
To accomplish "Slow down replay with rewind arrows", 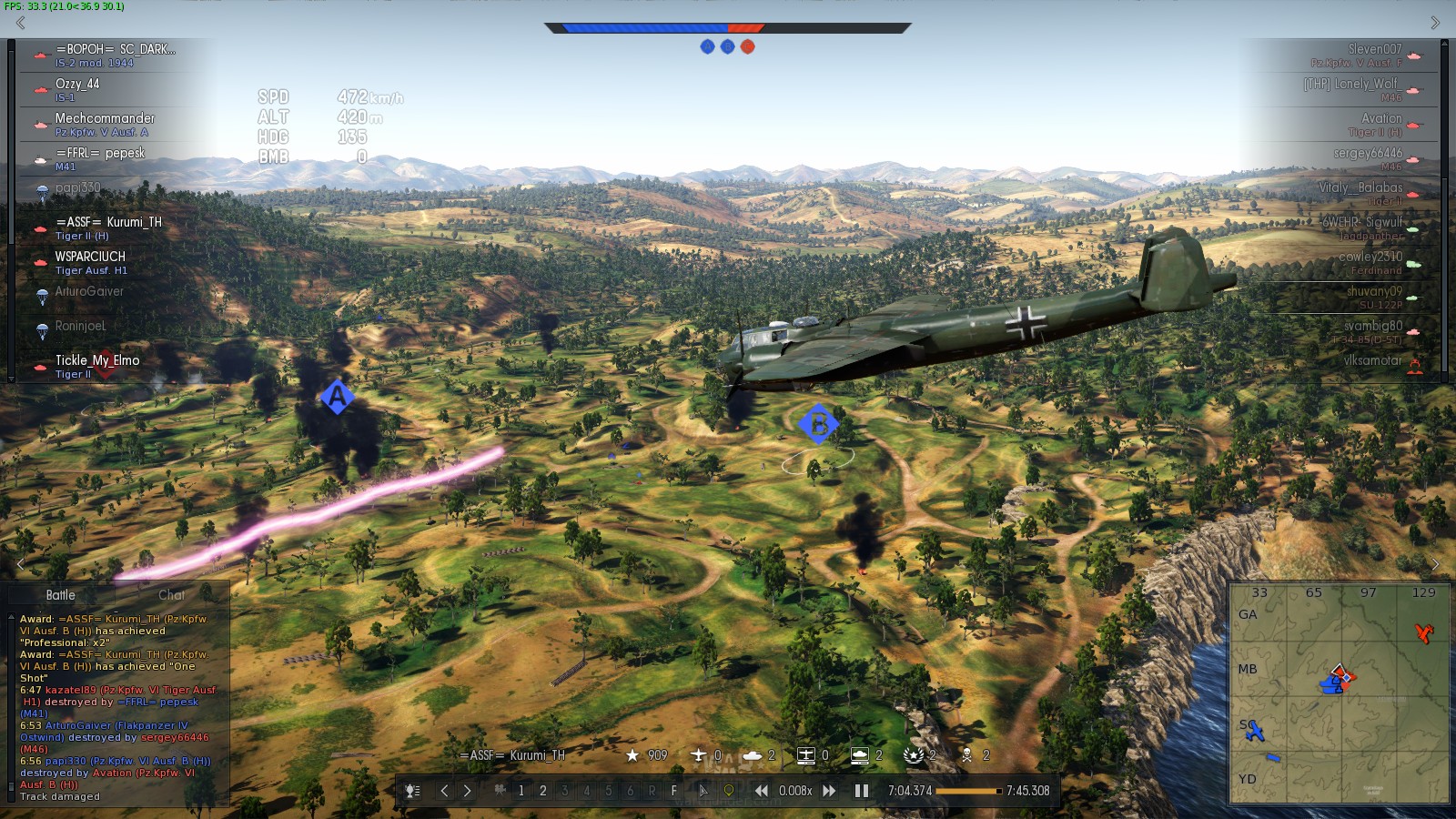I will 761,791.
